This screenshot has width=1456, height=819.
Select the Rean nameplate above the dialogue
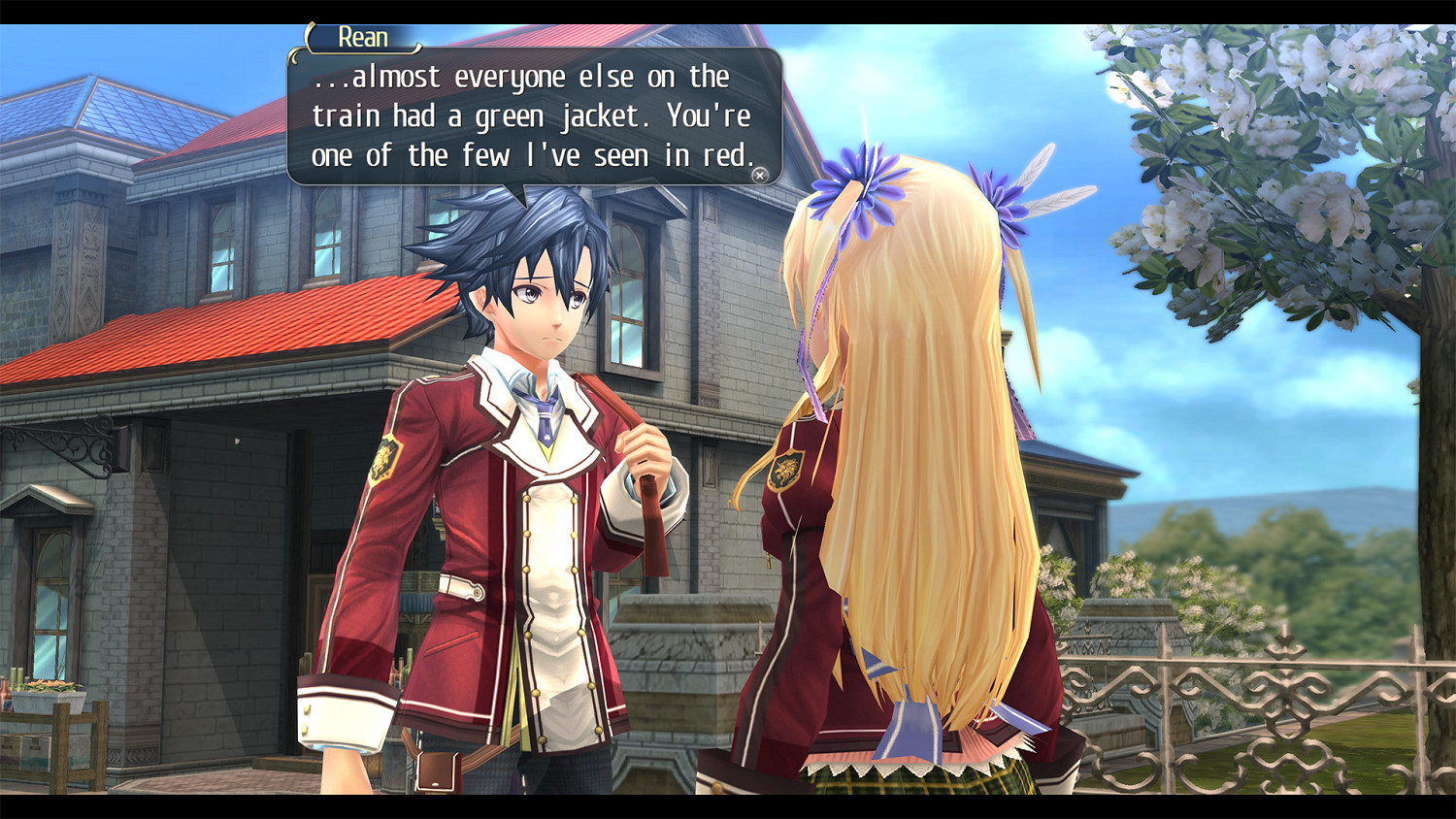coord(364,38)
